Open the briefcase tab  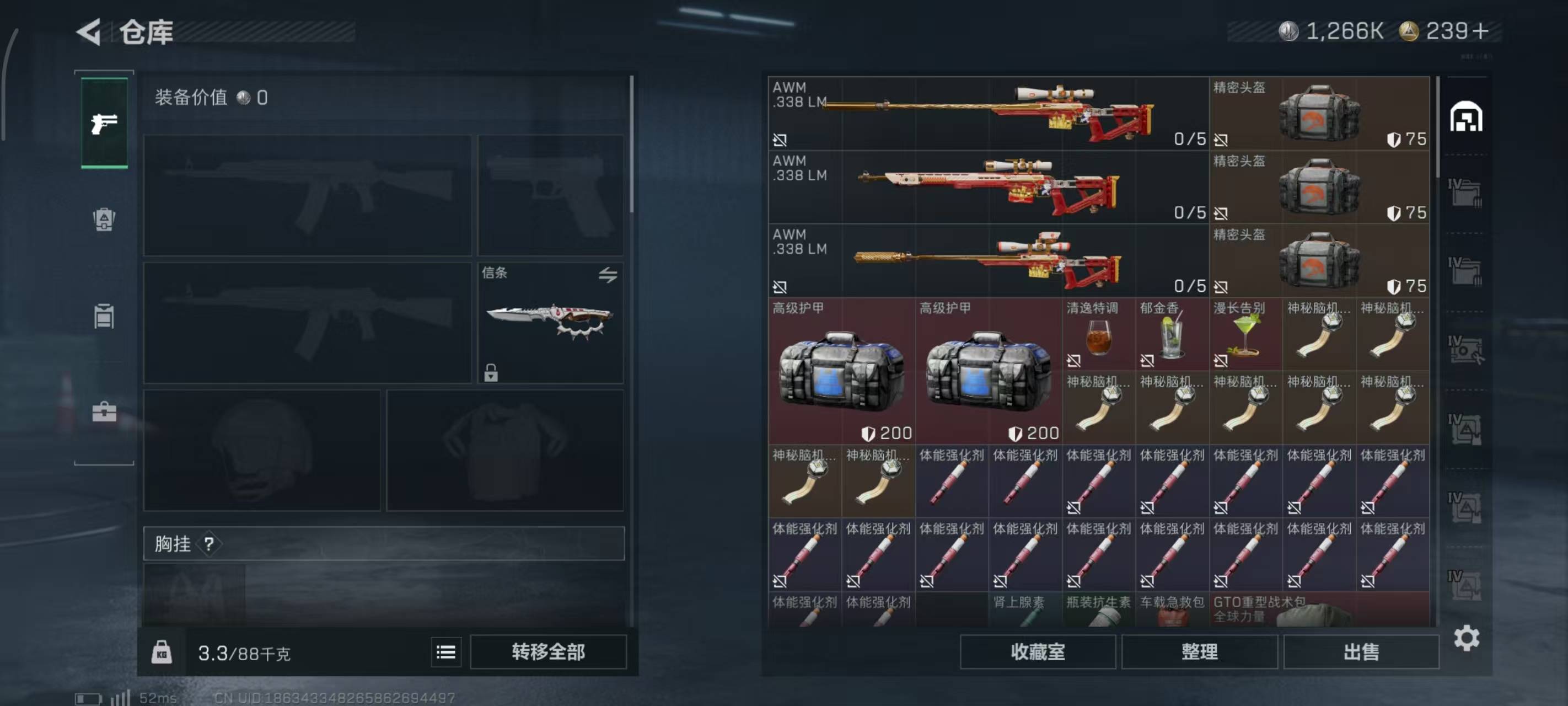pyautogui.click(x=104, y=412)
